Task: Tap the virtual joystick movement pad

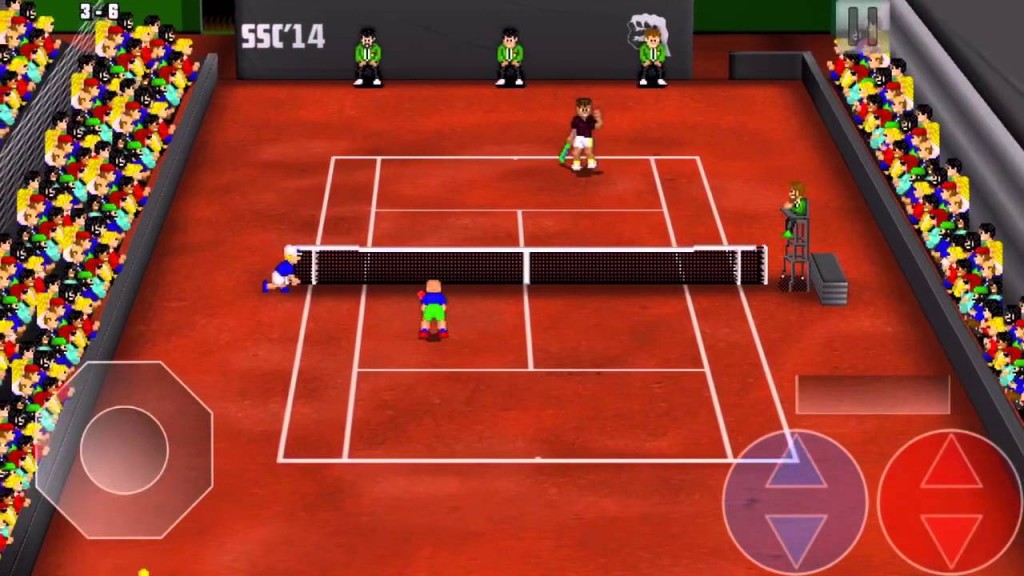Action: [124, 449]
